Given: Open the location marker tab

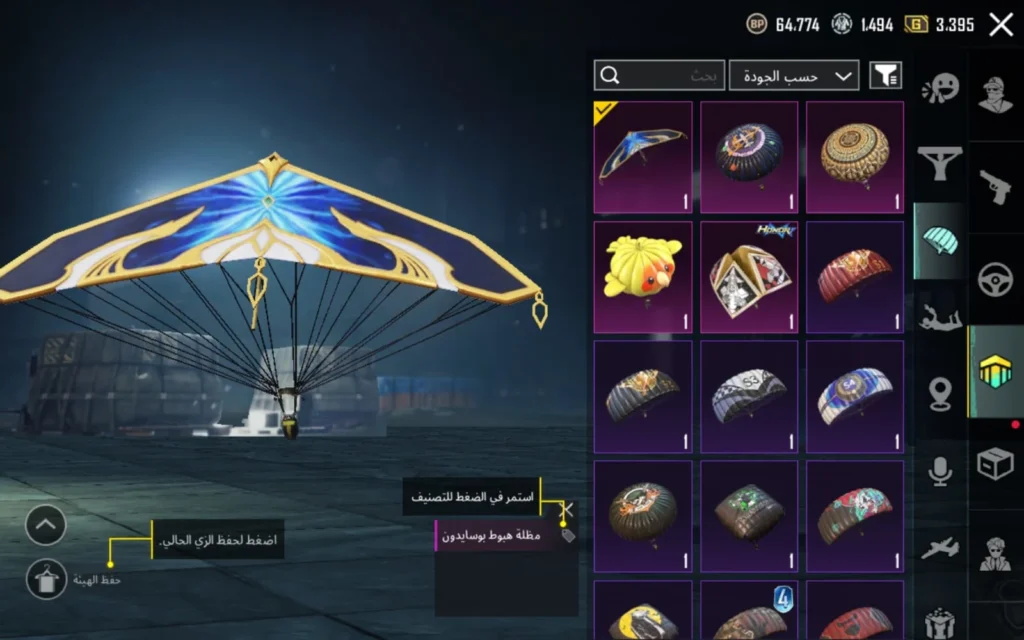Looking at the screenshot, I should (940, 394).
